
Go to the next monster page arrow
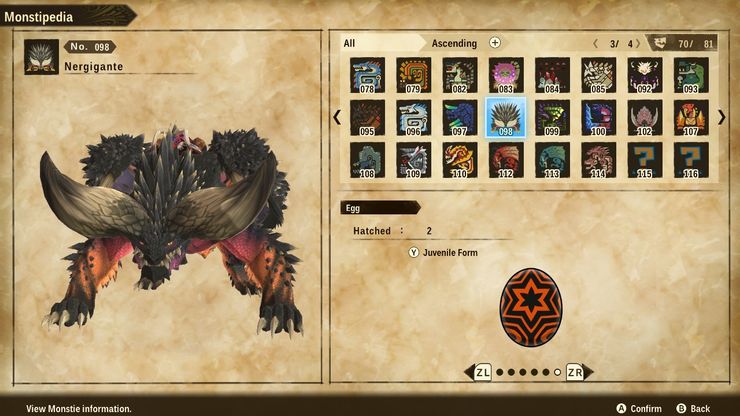[722, 117]
